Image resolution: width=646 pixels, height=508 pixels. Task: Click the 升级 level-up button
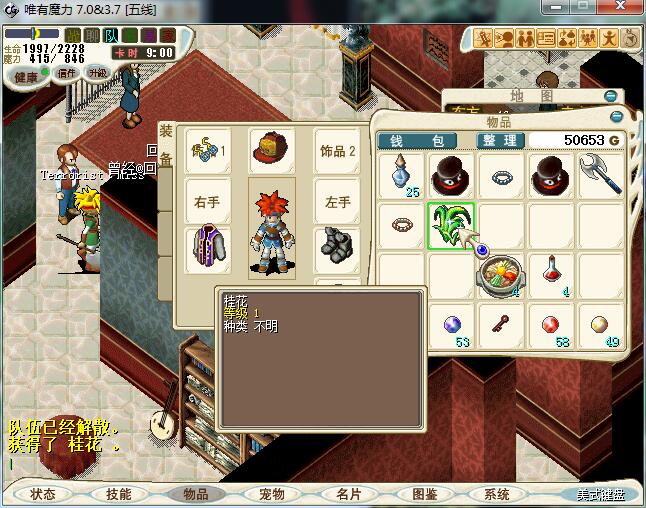click(x=98, y=72)
